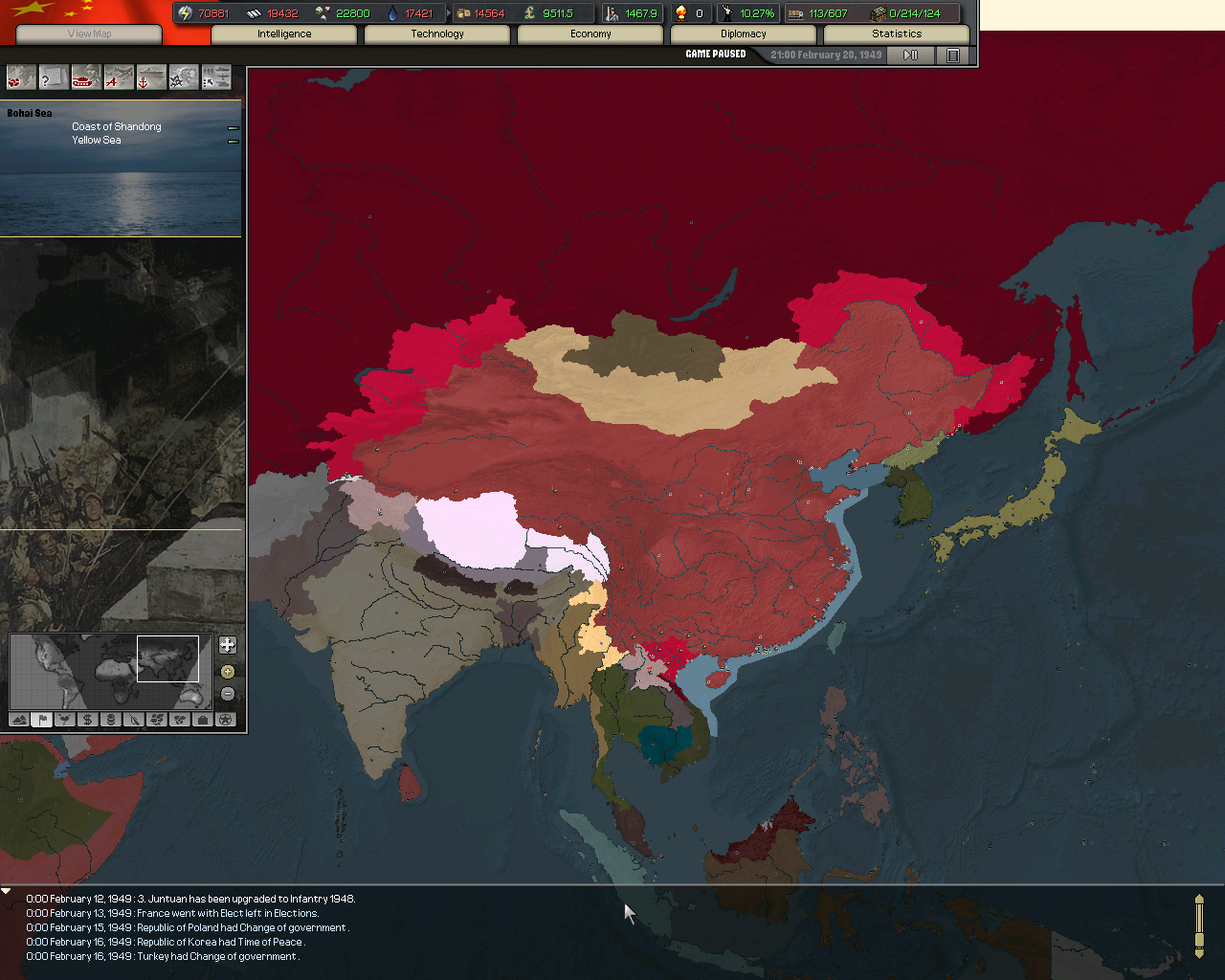Toggle the political flag map mode
This screenshot has height=980, width=1225.
coord(42,719)
